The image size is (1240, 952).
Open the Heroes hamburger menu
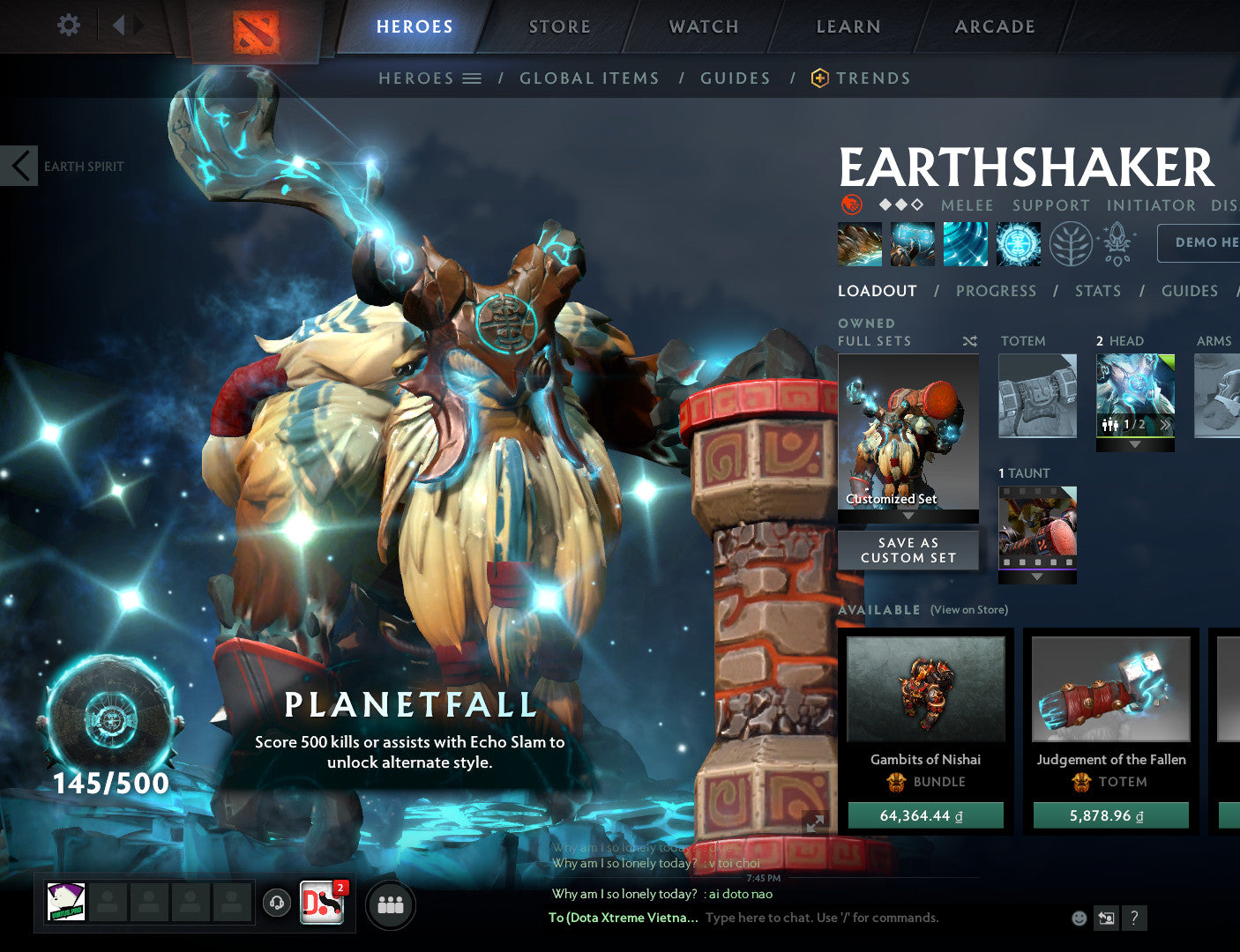[x=473, y=78]
